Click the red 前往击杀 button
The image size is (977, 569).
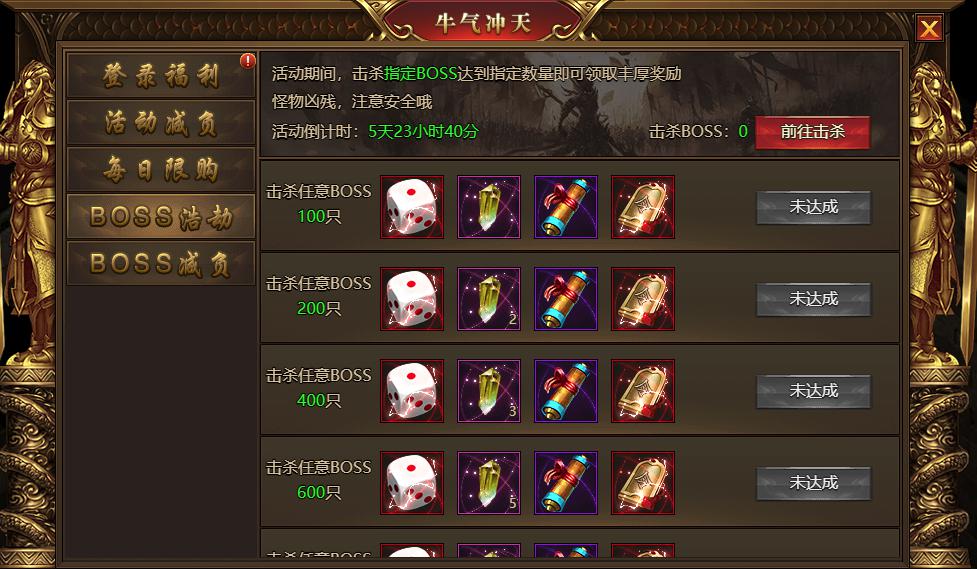[812, 132]
